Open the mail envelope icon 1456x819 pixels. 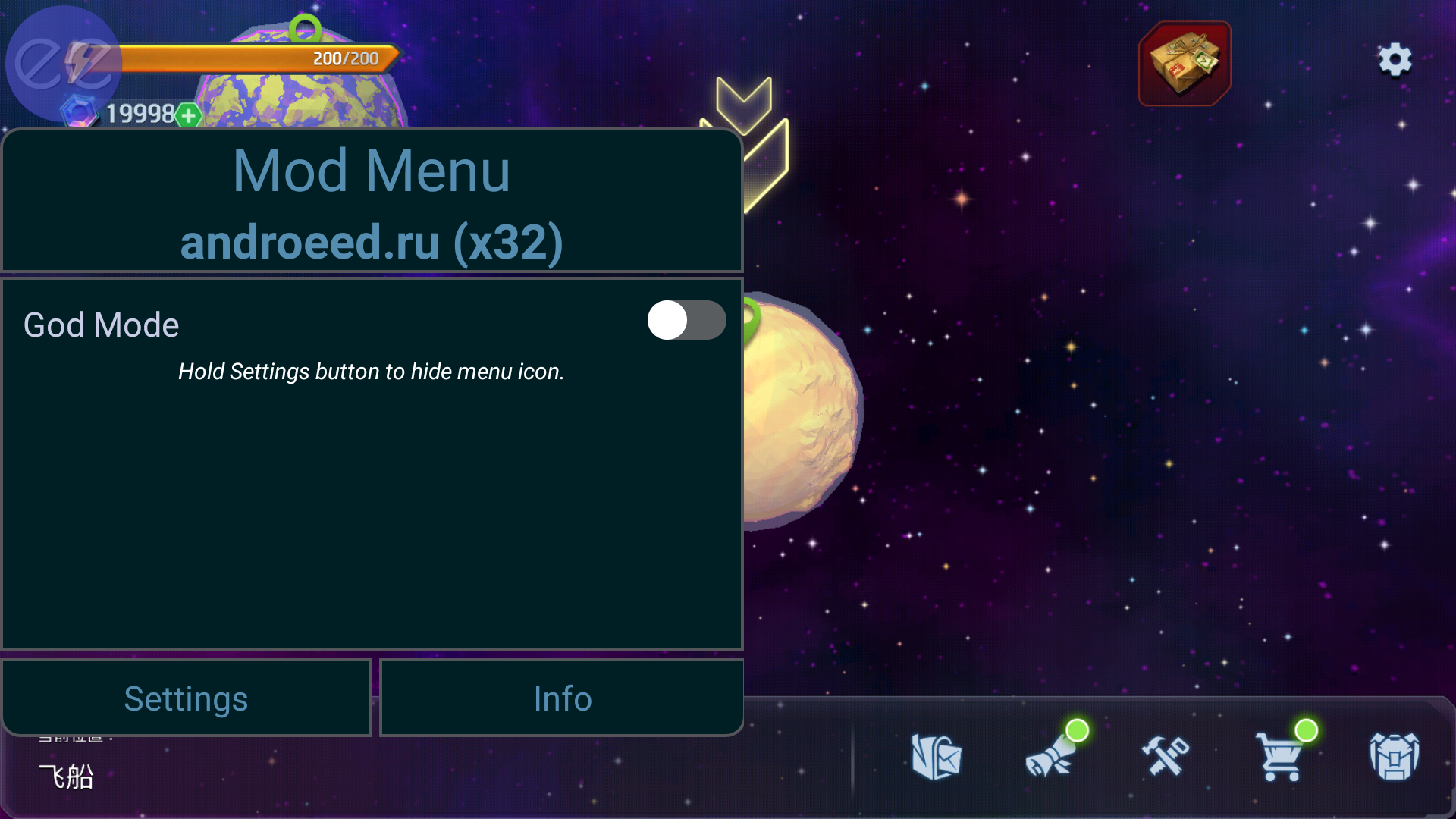[x=937, y=757]
